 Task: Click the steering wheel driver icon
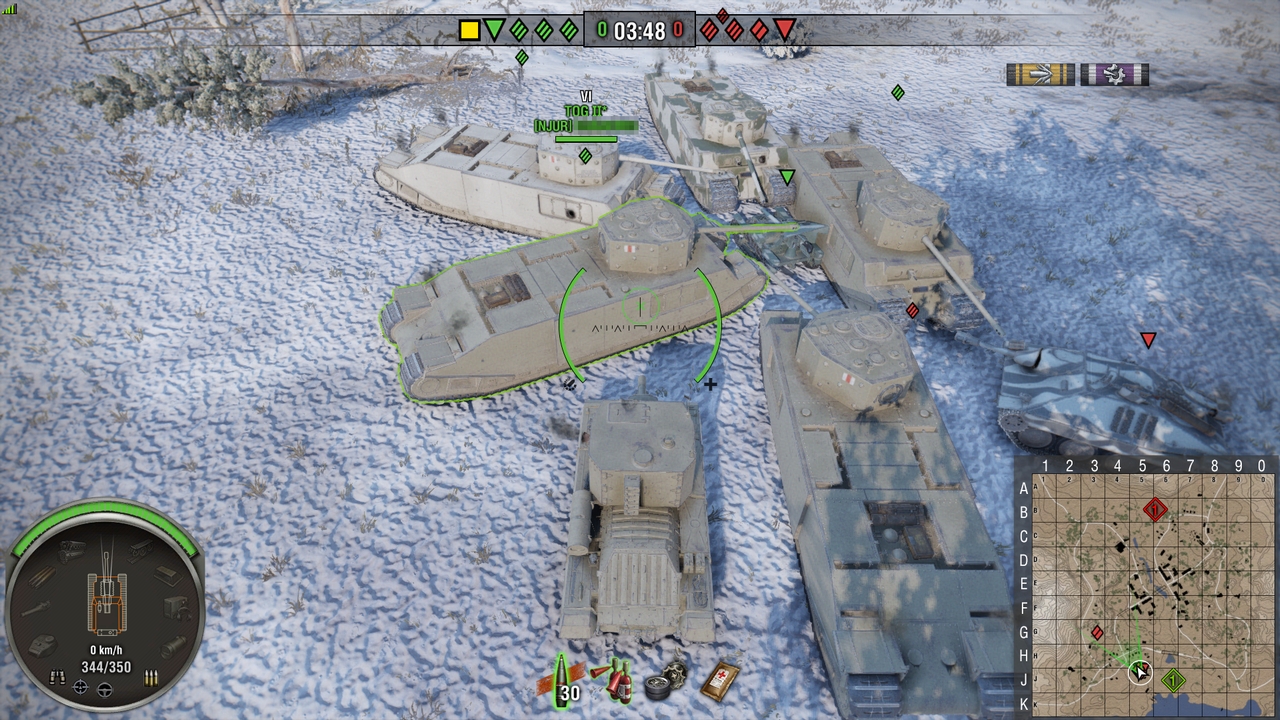pyautogui.click(x=105, y=688)
